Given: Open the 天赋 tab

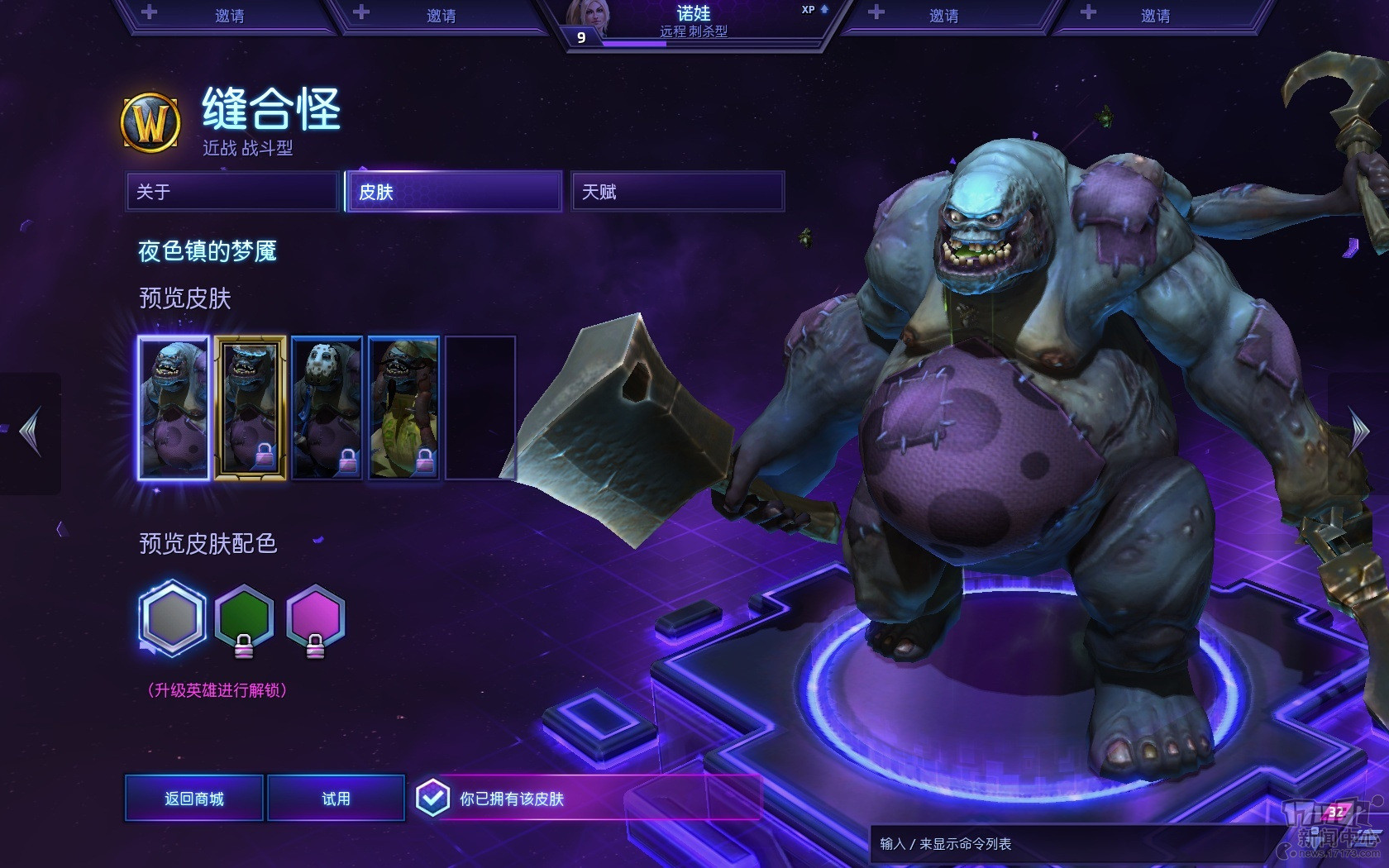Looking at the screenshot, I should [677, 192].
